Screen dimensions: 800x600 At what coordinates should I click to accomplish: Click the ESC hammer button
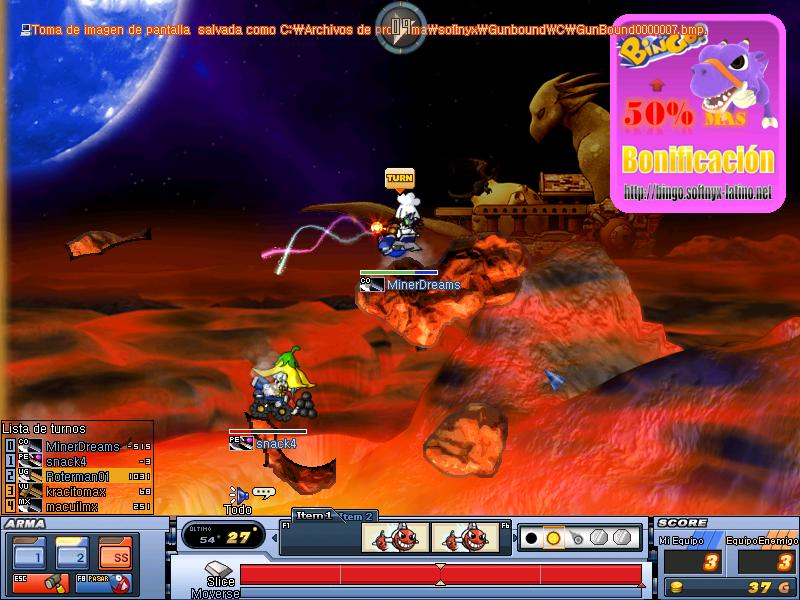[x=39, y=582]
